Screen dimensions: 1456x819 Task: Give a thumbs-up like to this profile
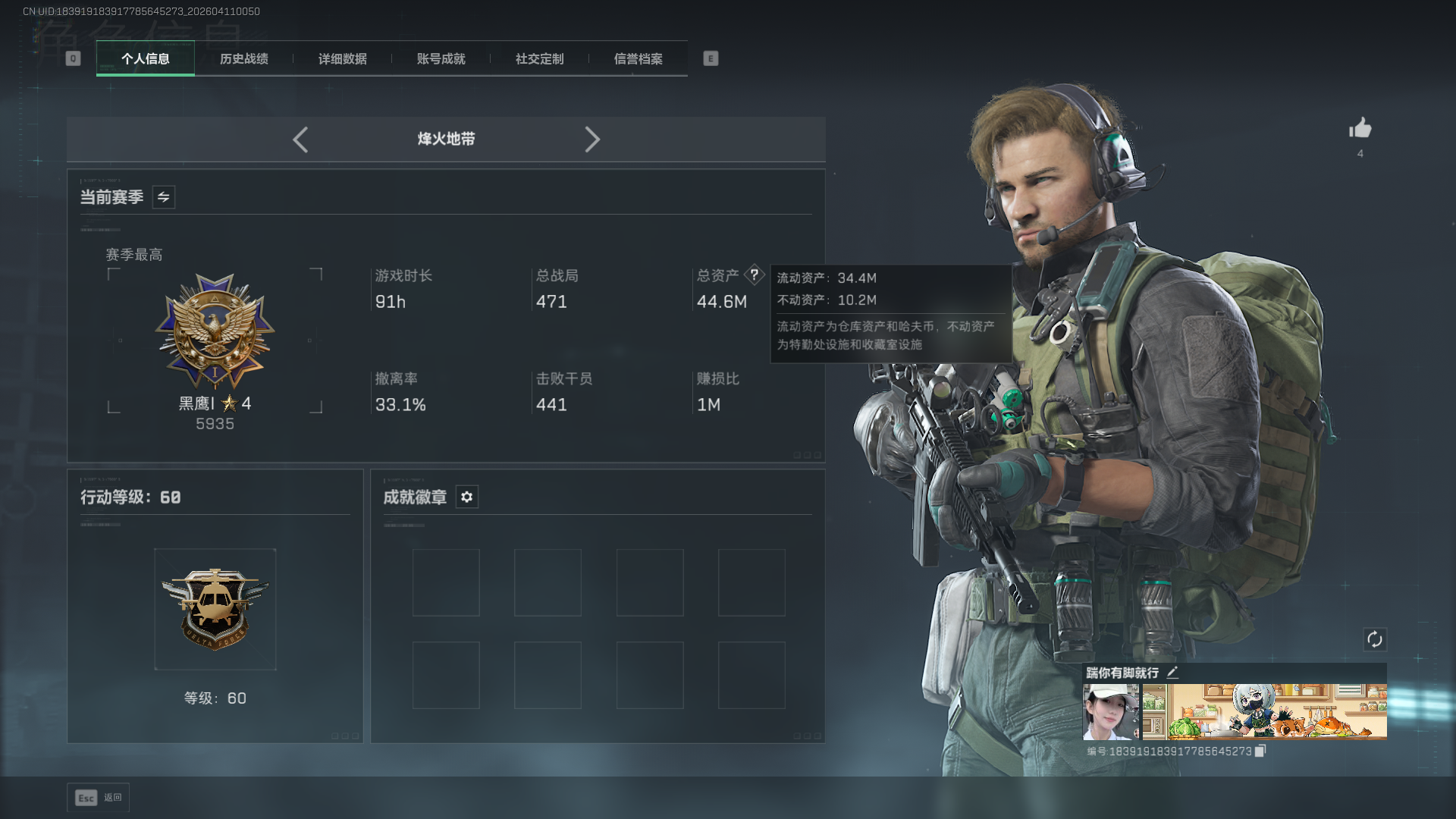point(1360,128)
